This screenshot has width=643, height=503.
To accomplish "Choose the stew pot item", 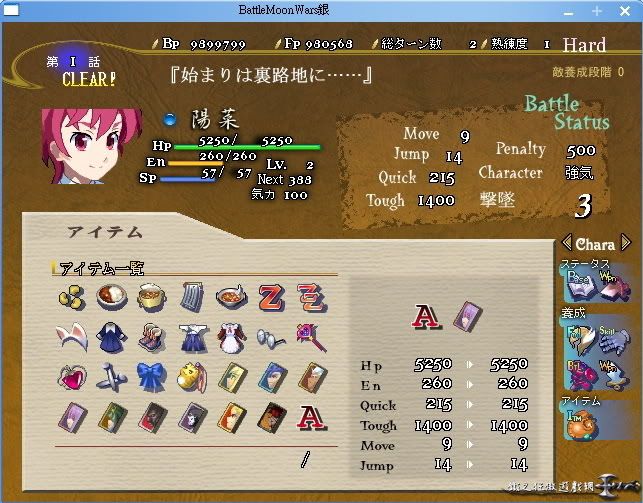I will pyautogui.click(x=151, y=297).
